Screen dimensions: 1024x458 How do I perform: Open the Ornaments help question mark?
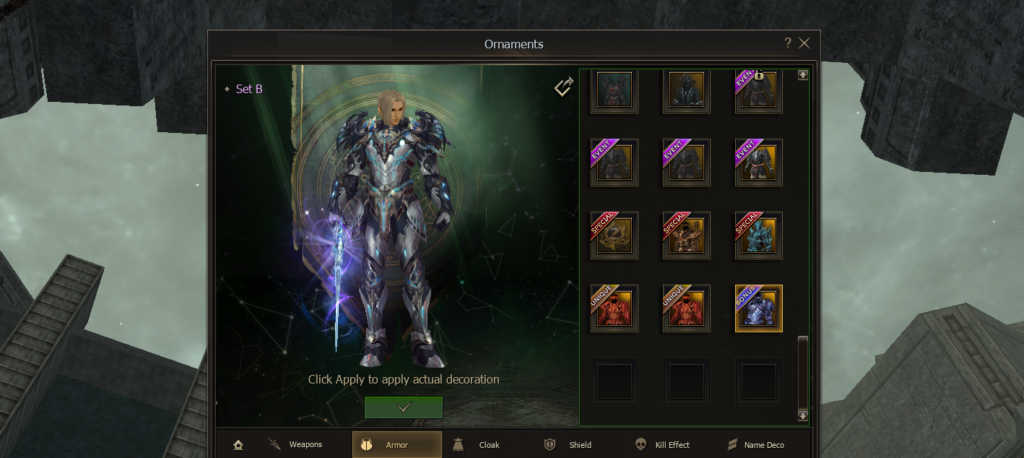click(x=788, y=44)
